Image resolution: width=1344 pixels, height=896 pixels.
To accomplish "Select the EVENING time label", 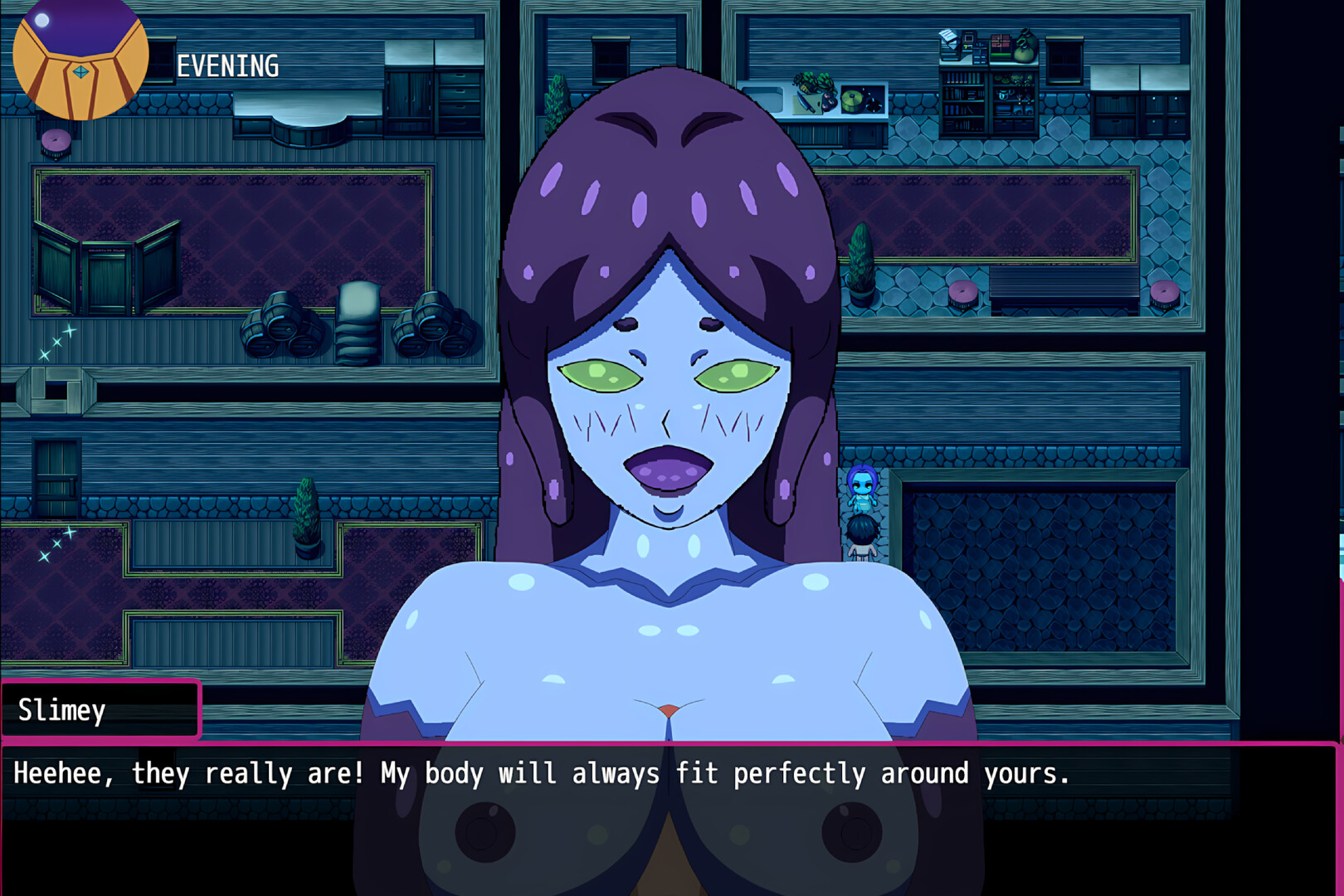I will tap(226, 66).
